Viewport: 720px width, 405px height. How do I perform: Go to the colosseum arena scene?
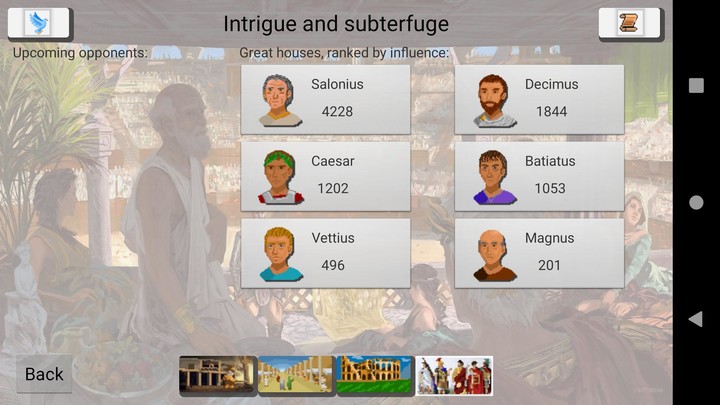[x=375, y=376]
